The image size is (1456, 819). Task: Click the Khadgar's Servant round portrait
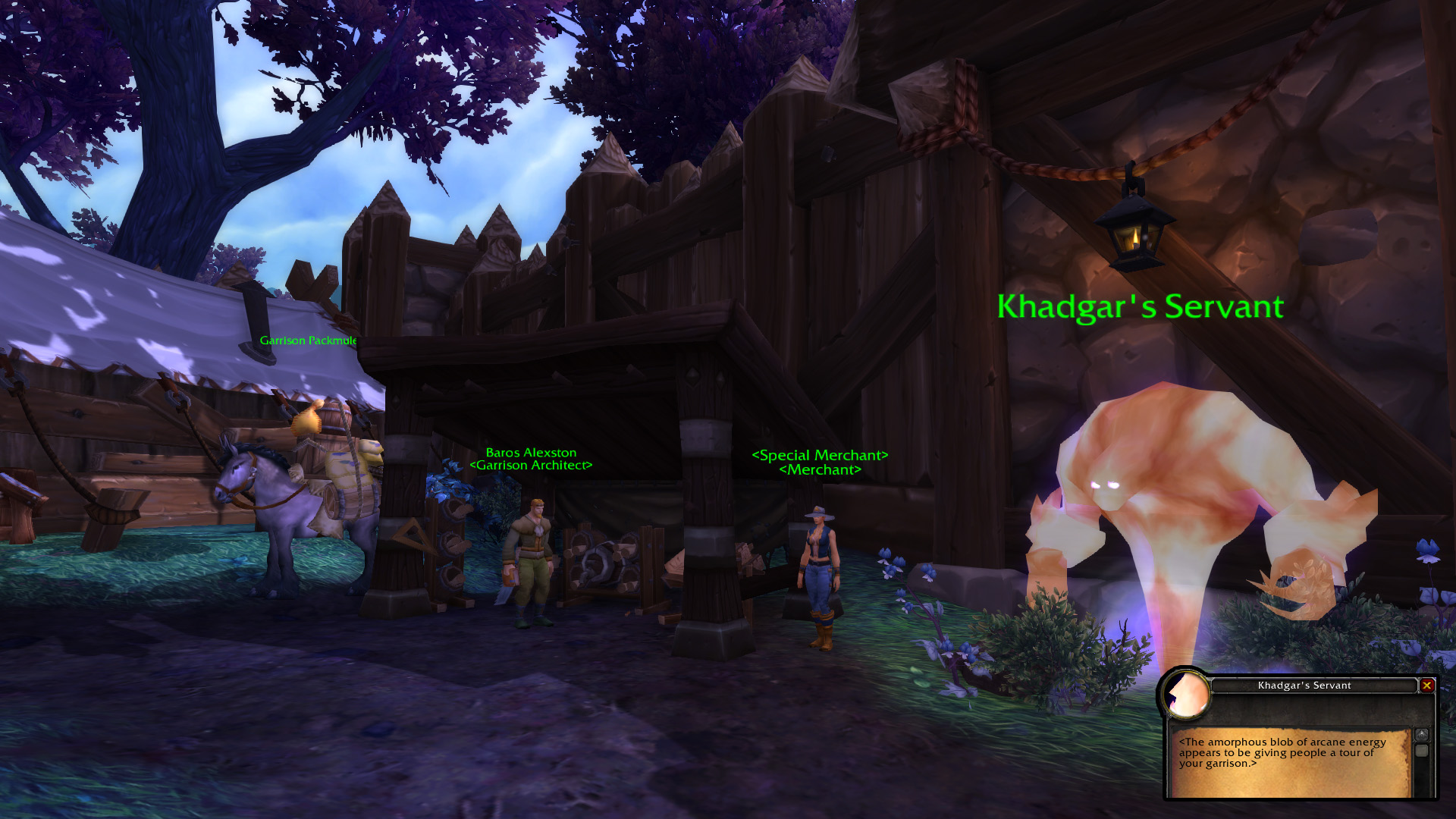click(x=1186, y=694)
